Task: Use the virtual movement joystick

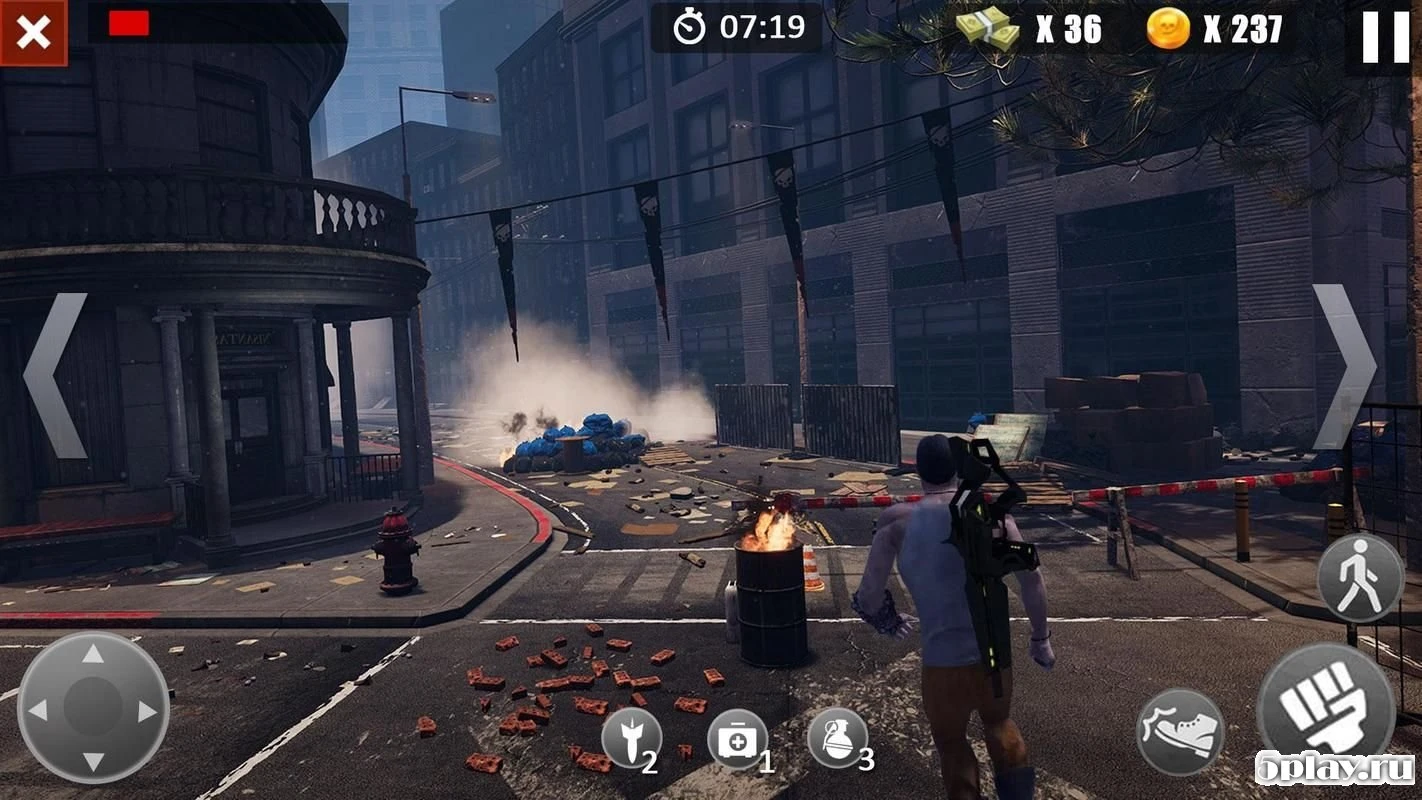Action: (93, 709)
